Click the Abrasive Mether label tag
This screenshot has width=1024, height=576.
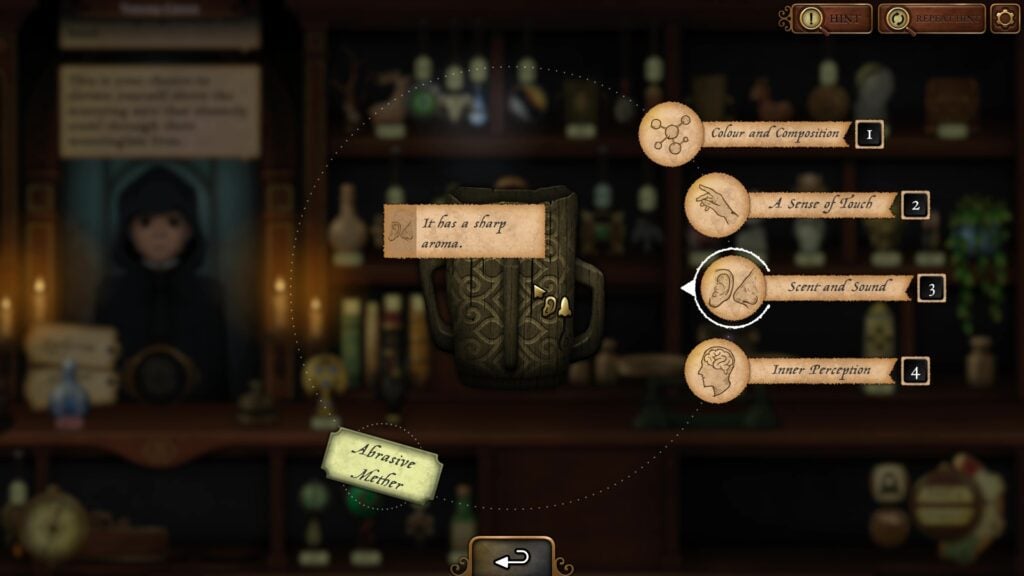[x=380, y=466]
